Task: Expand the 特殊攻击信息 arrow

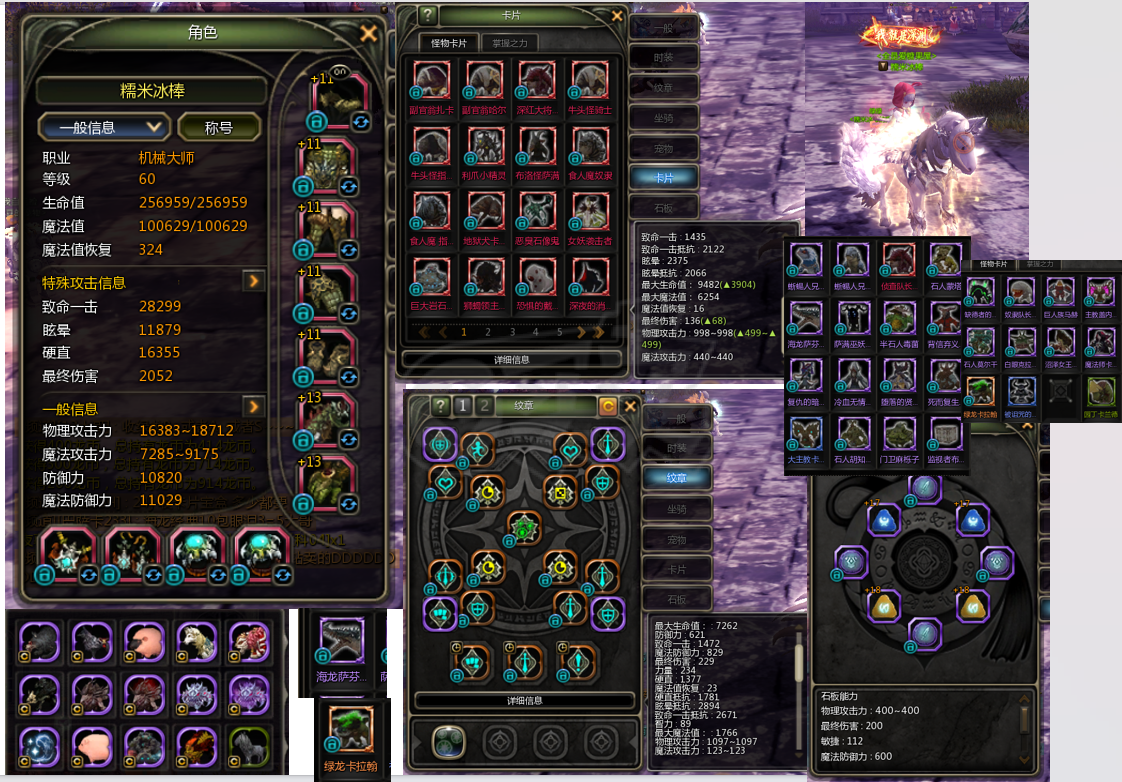Action: pyautogui.click(x=254, y=281)
